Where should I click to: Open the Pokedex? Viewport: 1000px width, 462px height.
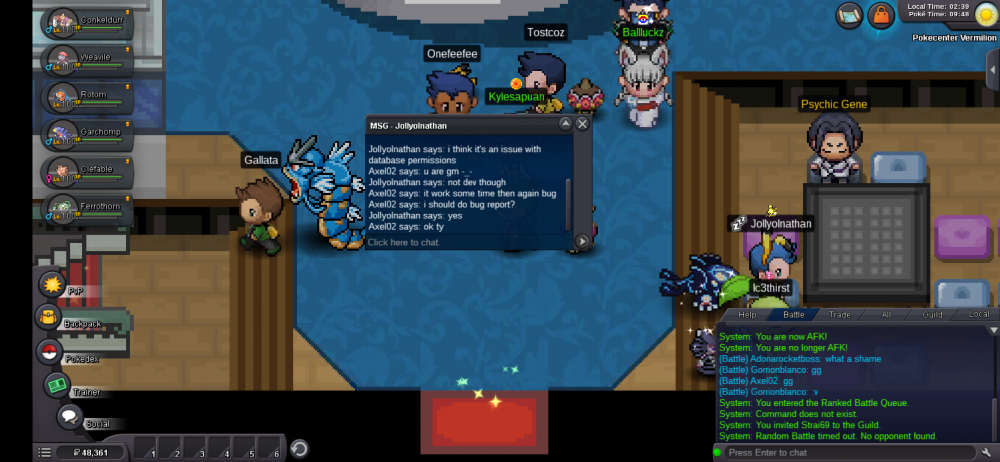pos(50,352)
